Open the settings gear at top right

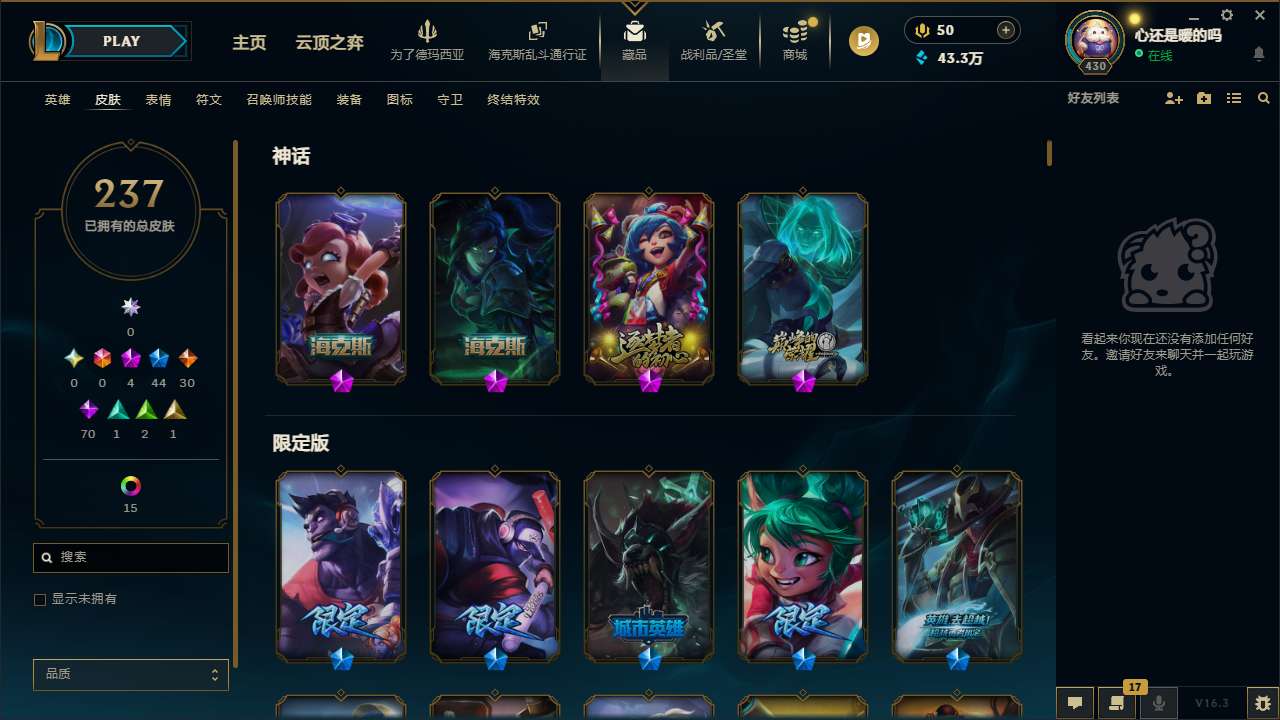pos(1226,15)
